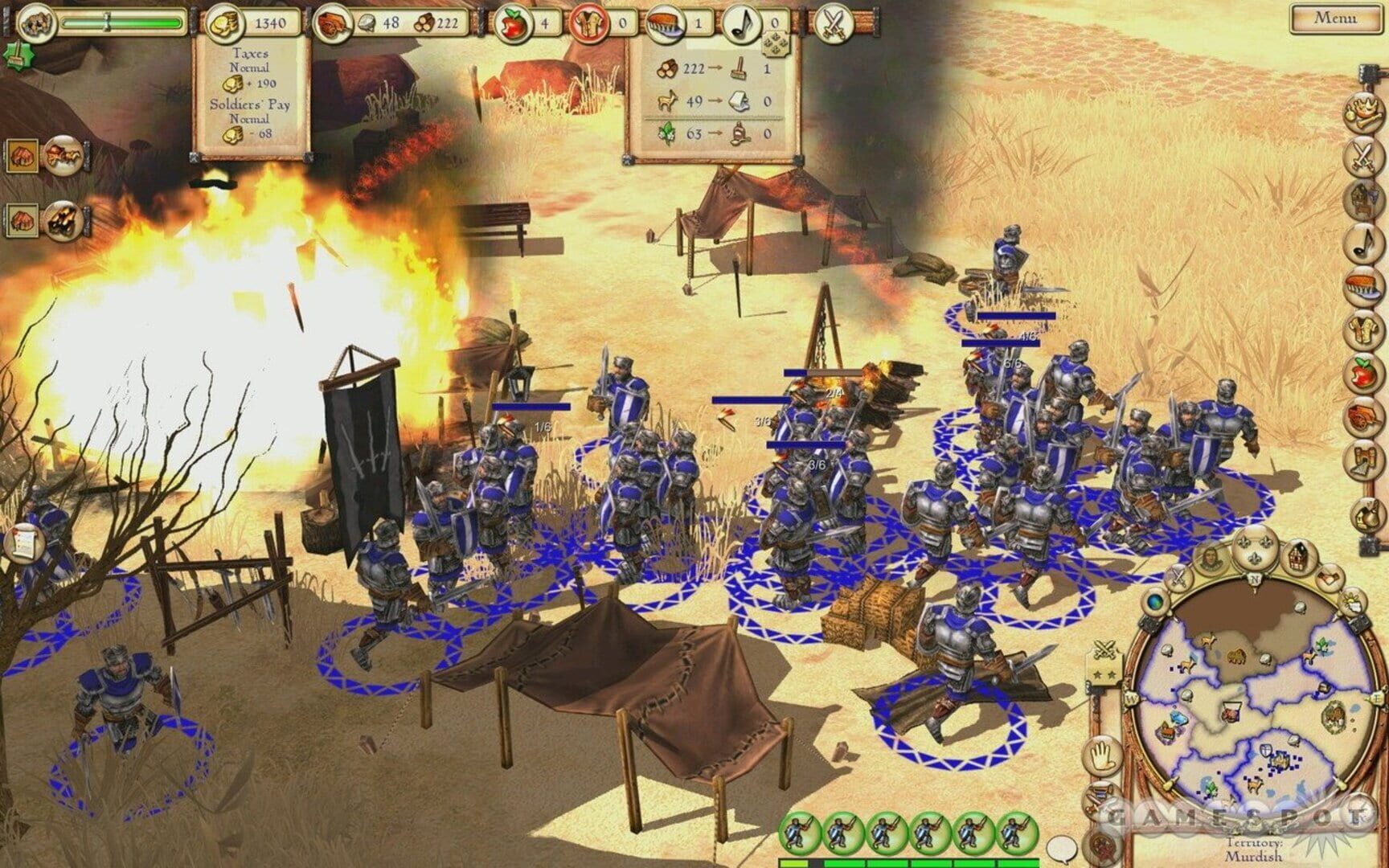Expand the chat speech bubble near the bottom
This screenshot has width=1389, height=868.
pyautogui.click(x=1061, y=850)
